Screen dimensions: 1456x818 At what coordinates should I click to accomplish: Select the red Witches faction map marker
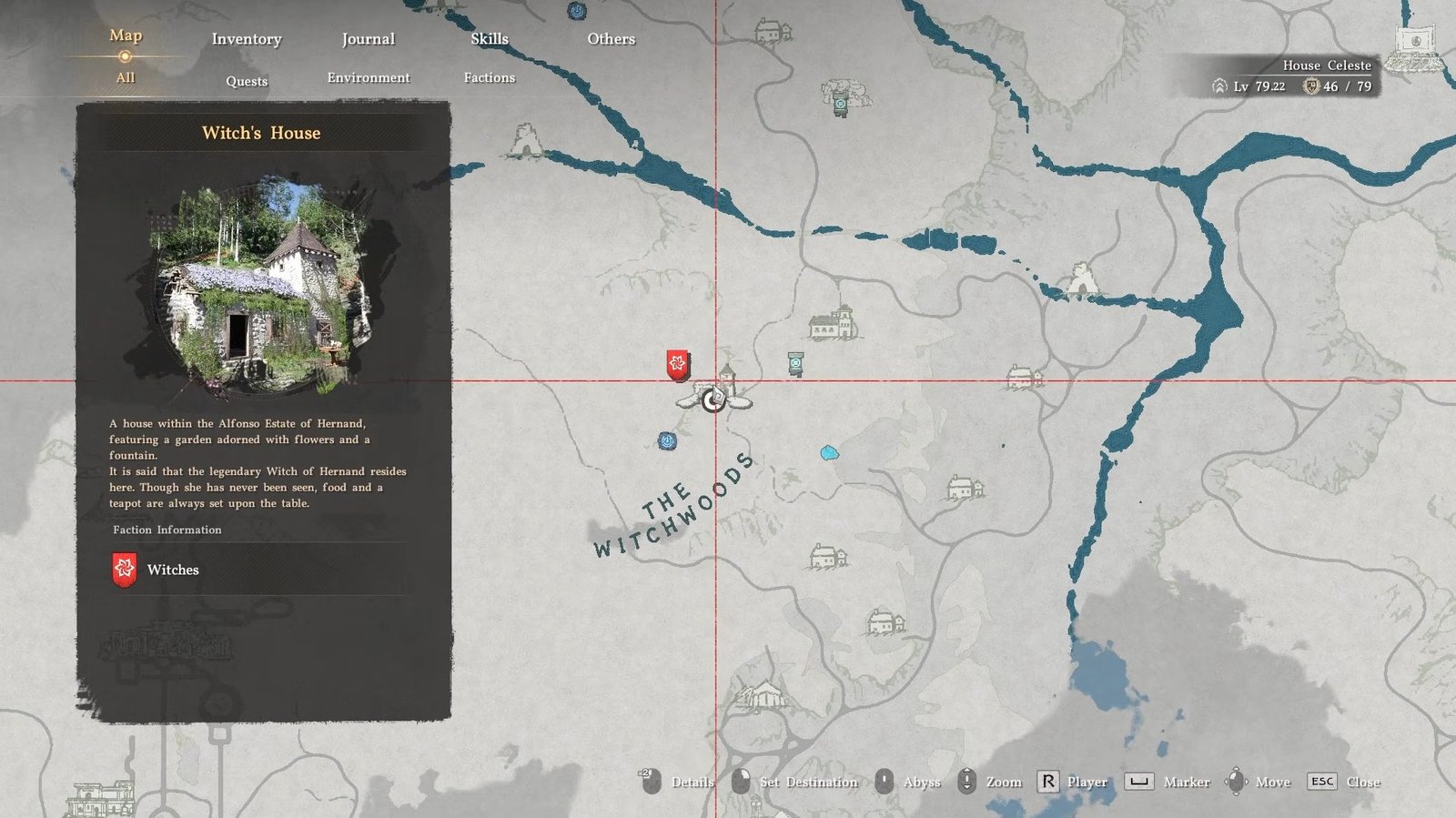[677, 365]
